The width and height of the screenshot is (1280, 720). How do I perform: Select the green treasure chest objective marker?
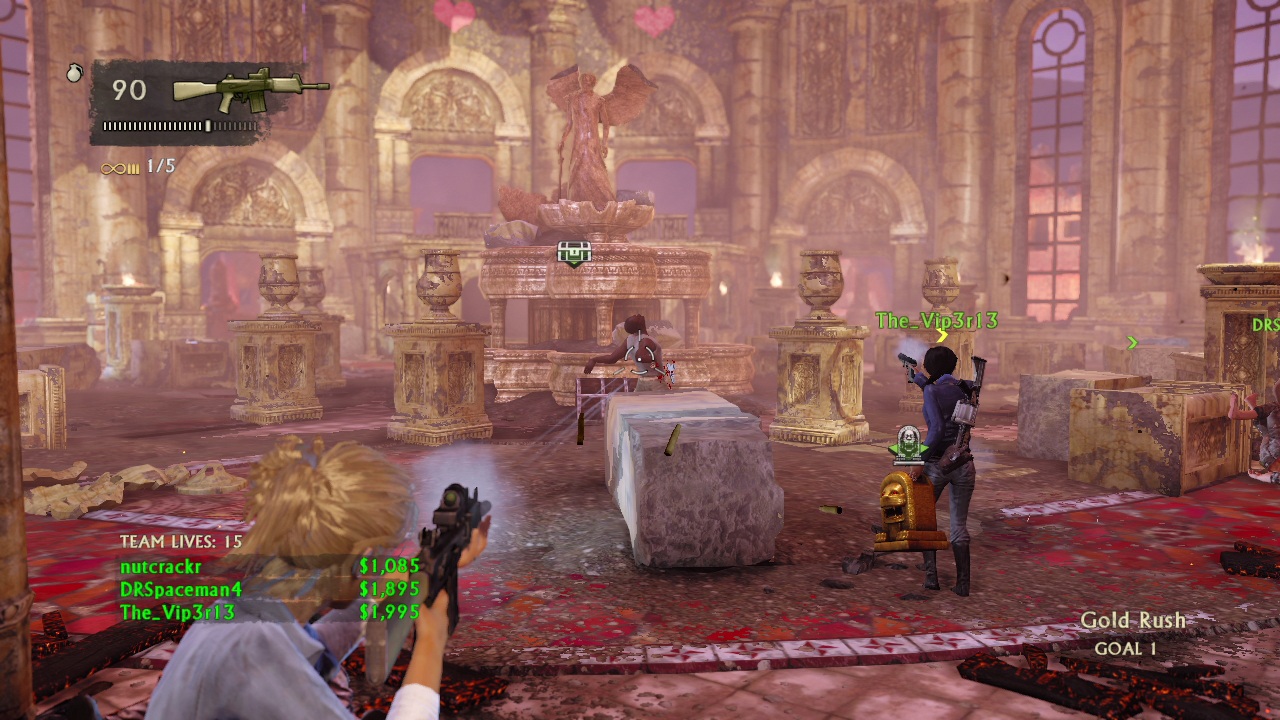[574, 254]
